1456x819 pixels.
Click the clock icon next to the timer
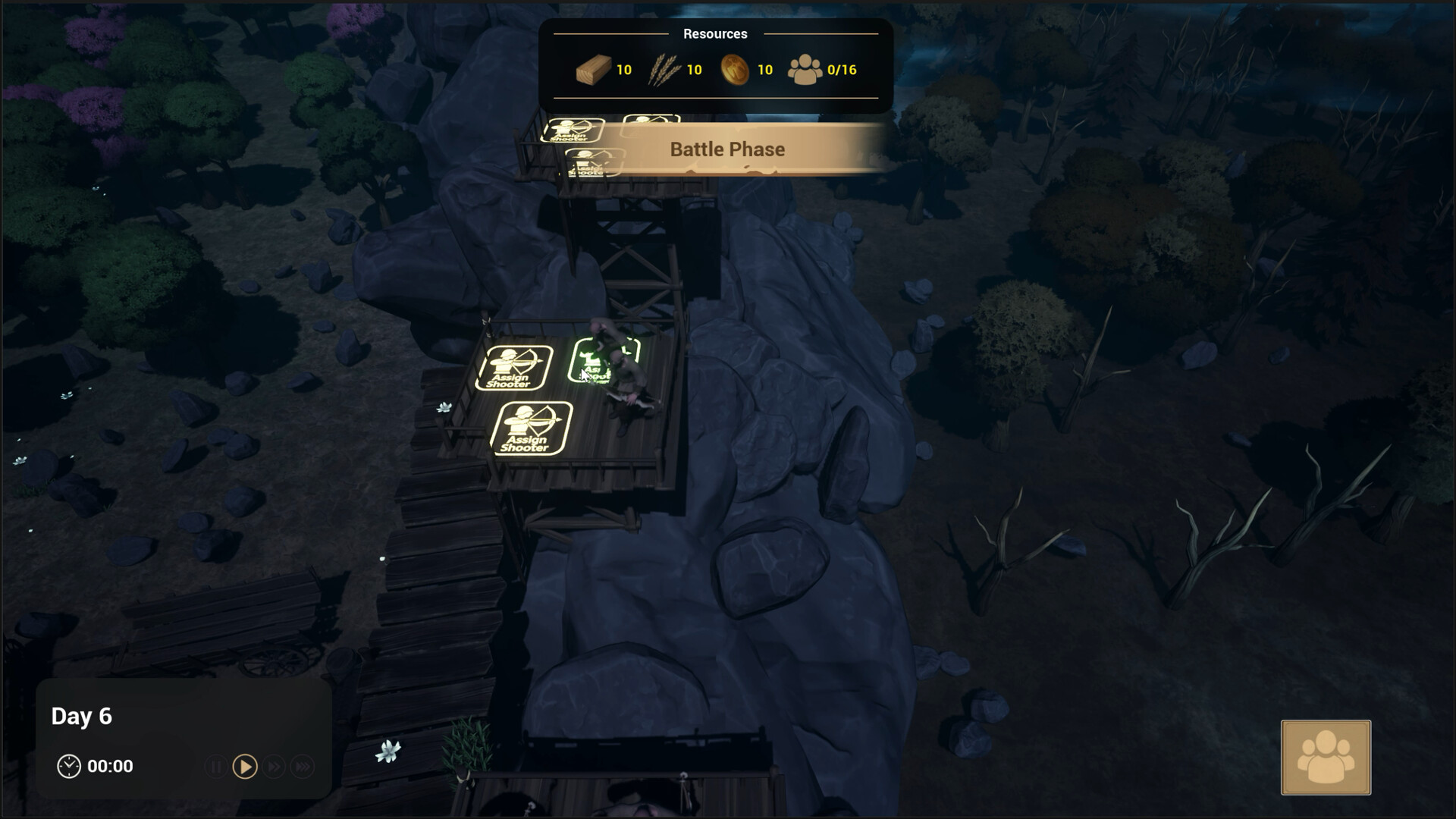tap(70, 766)
